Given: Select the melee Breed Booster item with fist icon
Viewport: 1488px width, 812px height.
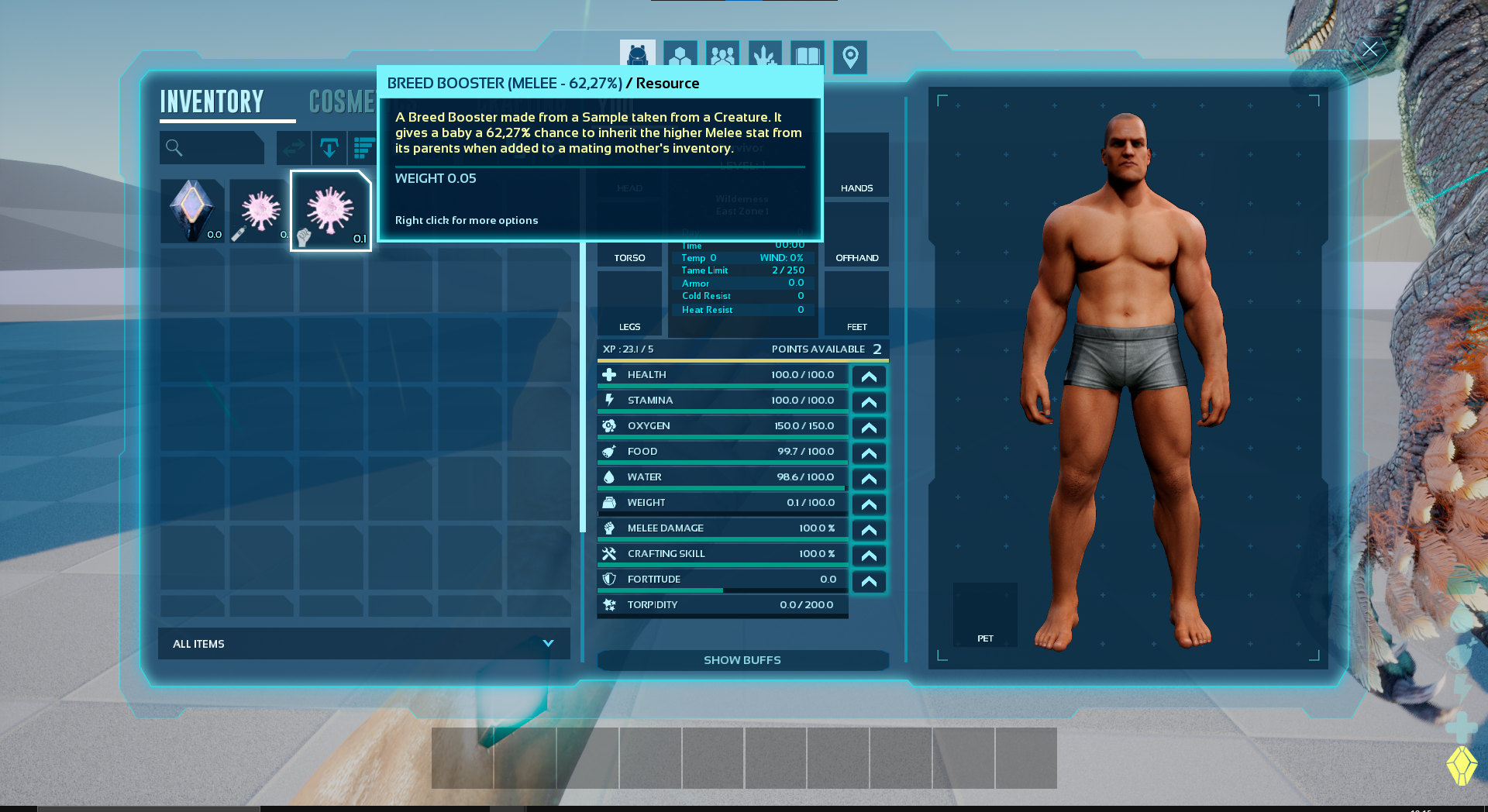Looking at the screenshot, I should tap(331, 211).
